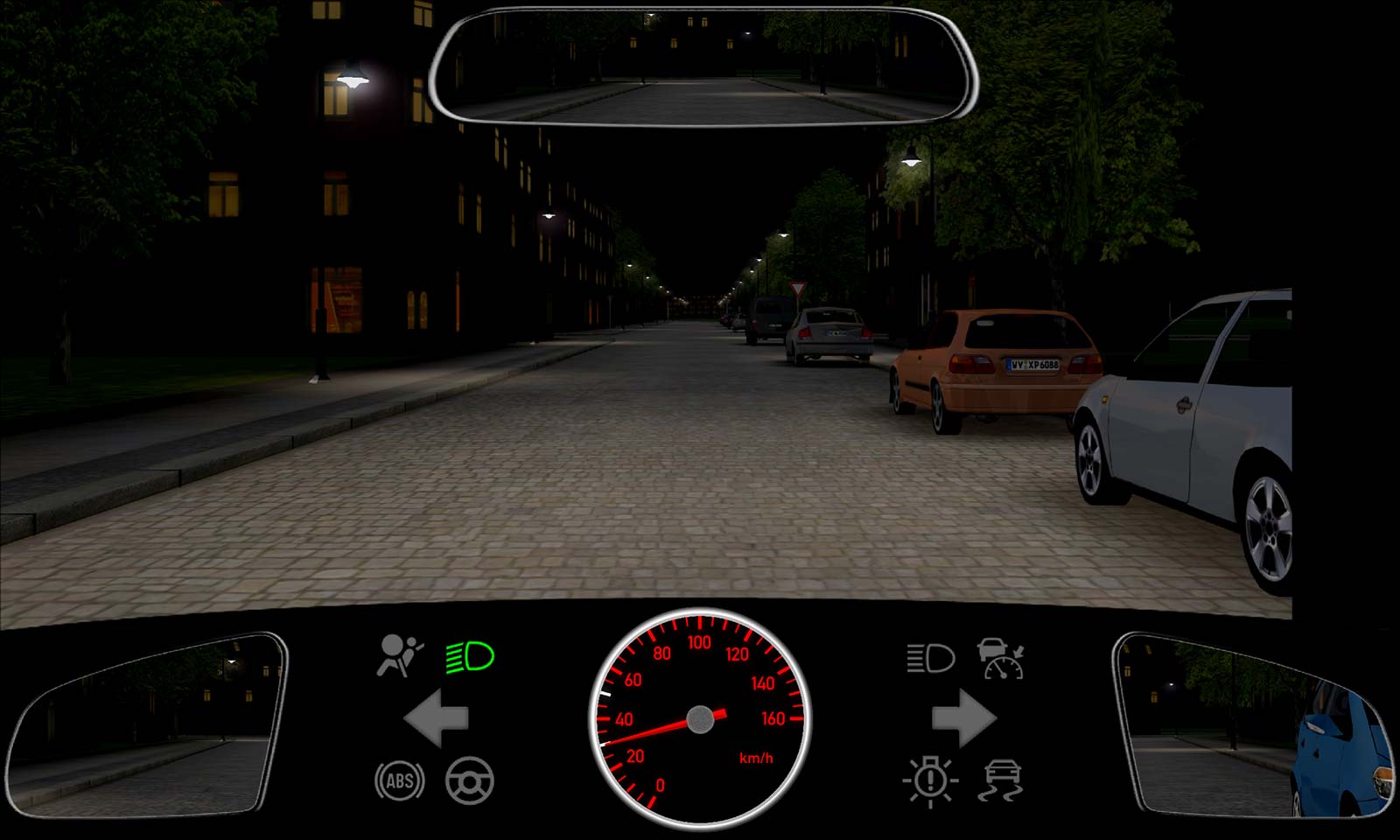Select the ABS indicator icon
1400x840 pixels.
(400, 781)
